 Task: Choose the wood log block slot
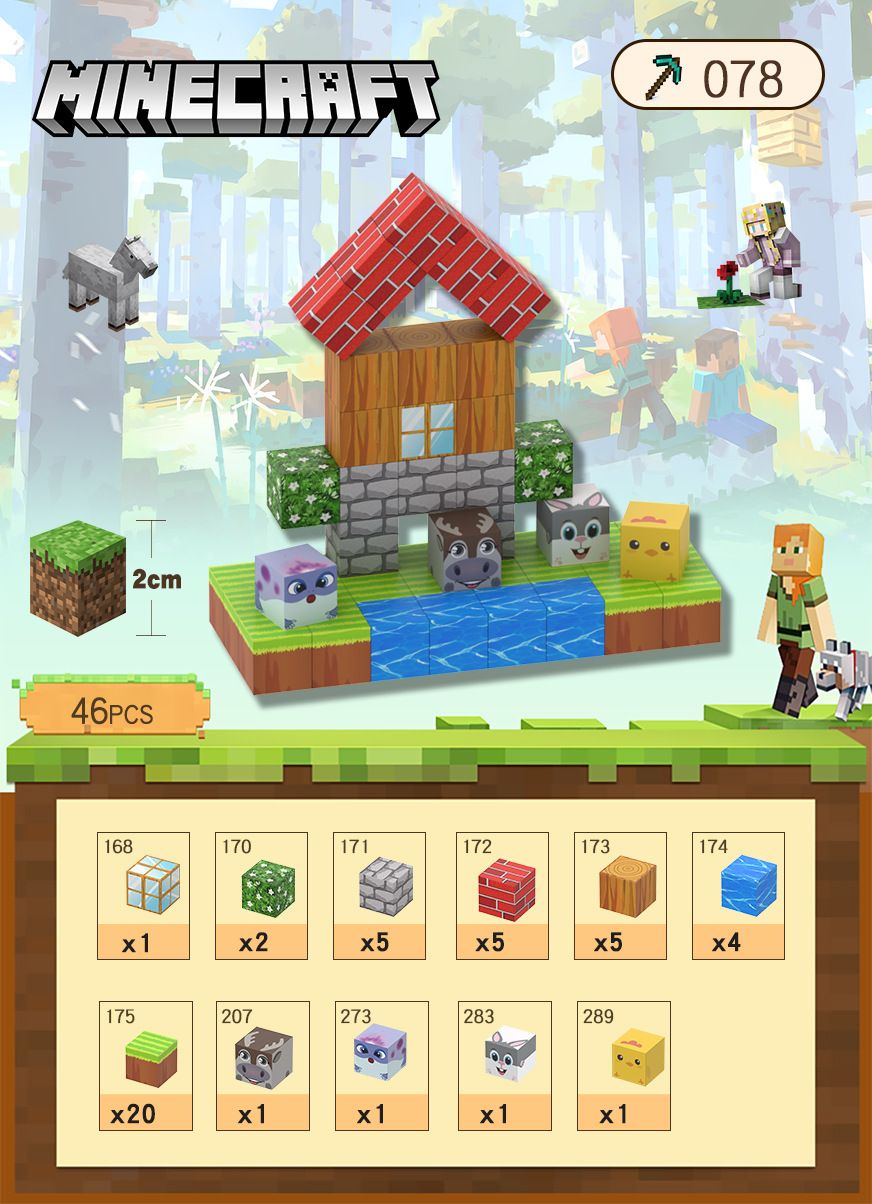pyautogui.click(x=620, y=895)
